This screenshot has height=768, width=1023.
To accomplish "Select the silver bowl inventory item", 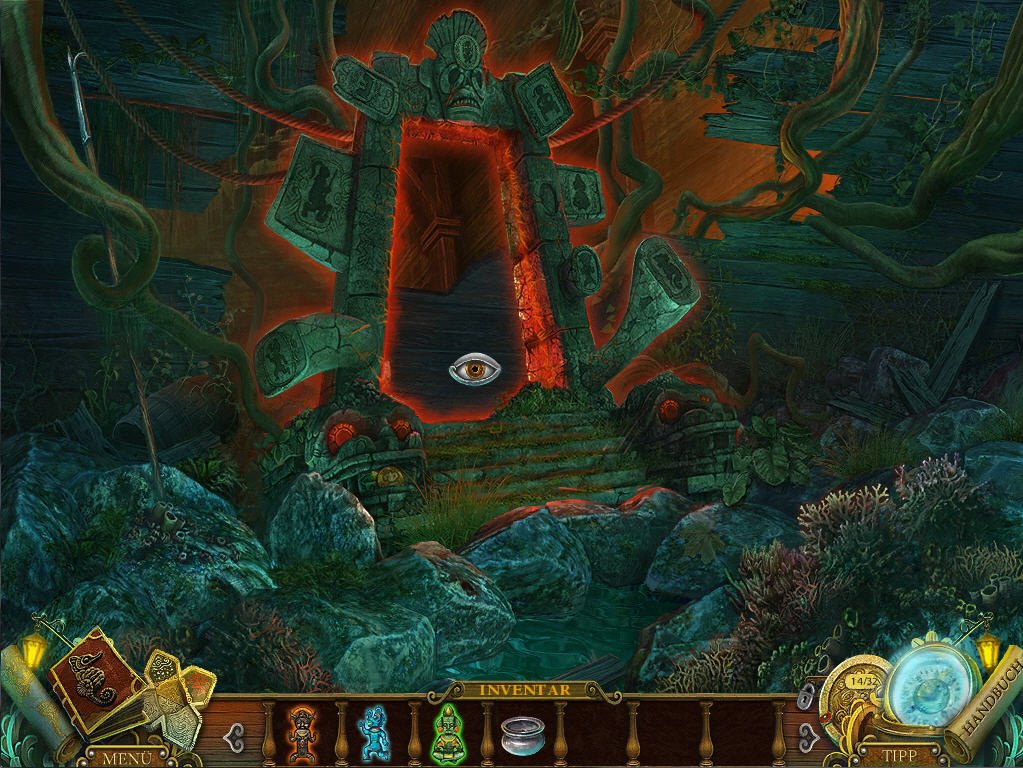I will (x=519, y=736).
